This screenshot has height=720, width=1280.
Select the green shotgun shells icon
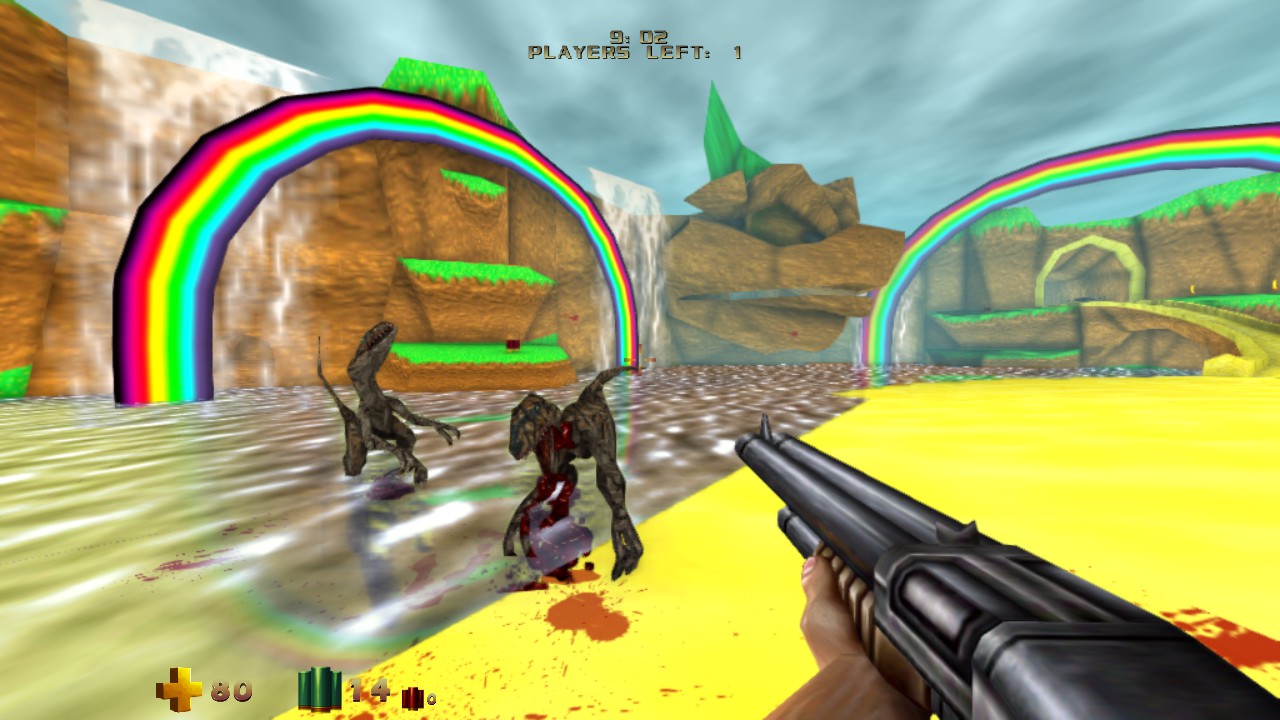[x=319, y=689]
